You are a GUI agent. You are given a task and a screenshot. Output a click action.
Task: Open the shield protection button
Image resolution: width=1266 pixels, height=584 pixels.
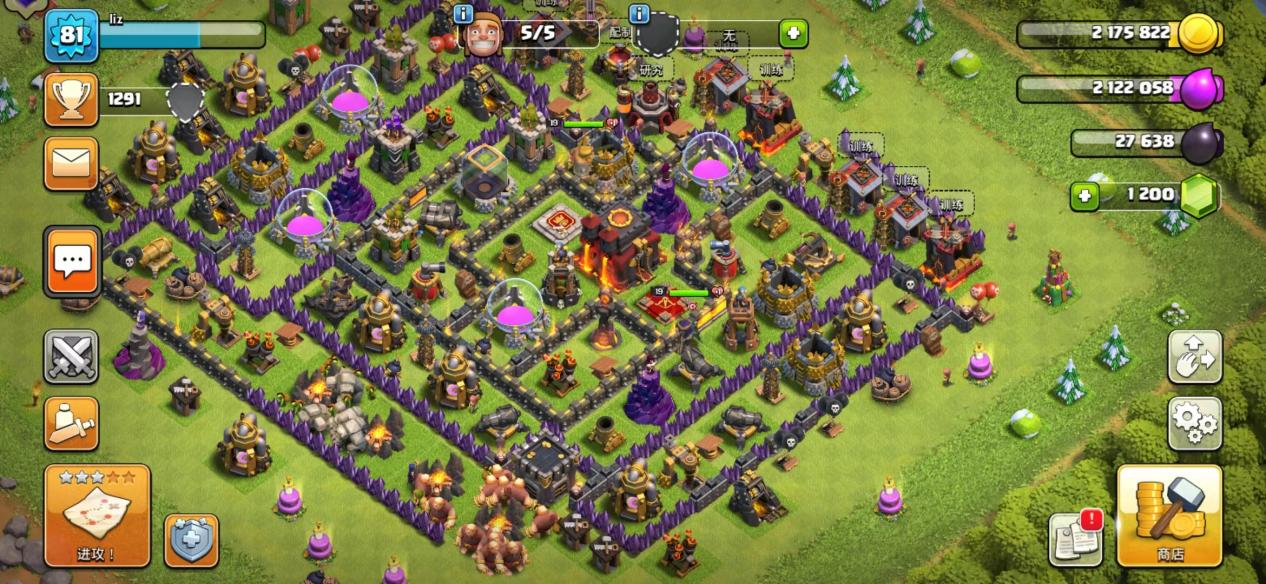pos(191,541)
